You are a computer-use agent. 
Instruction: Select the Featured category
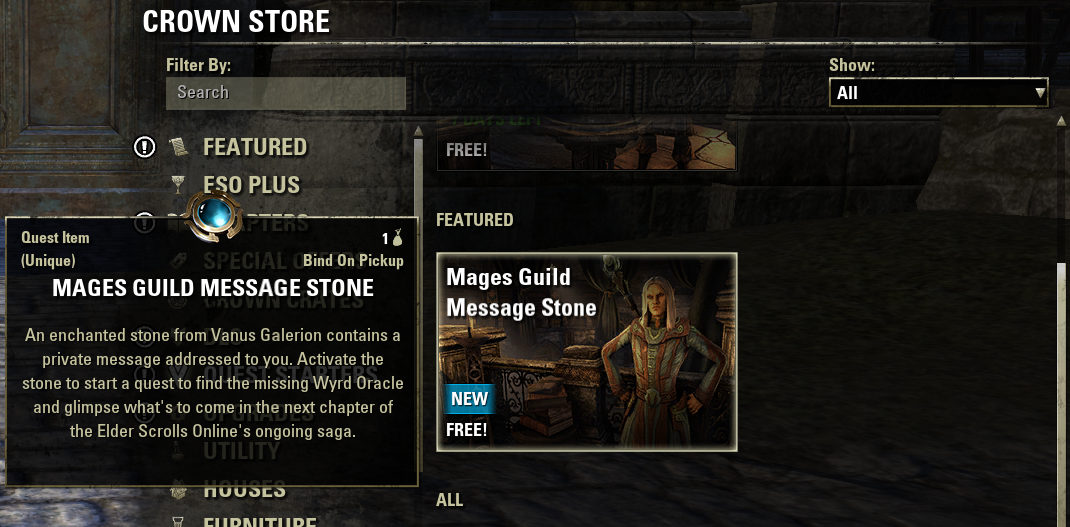(254, 147)
